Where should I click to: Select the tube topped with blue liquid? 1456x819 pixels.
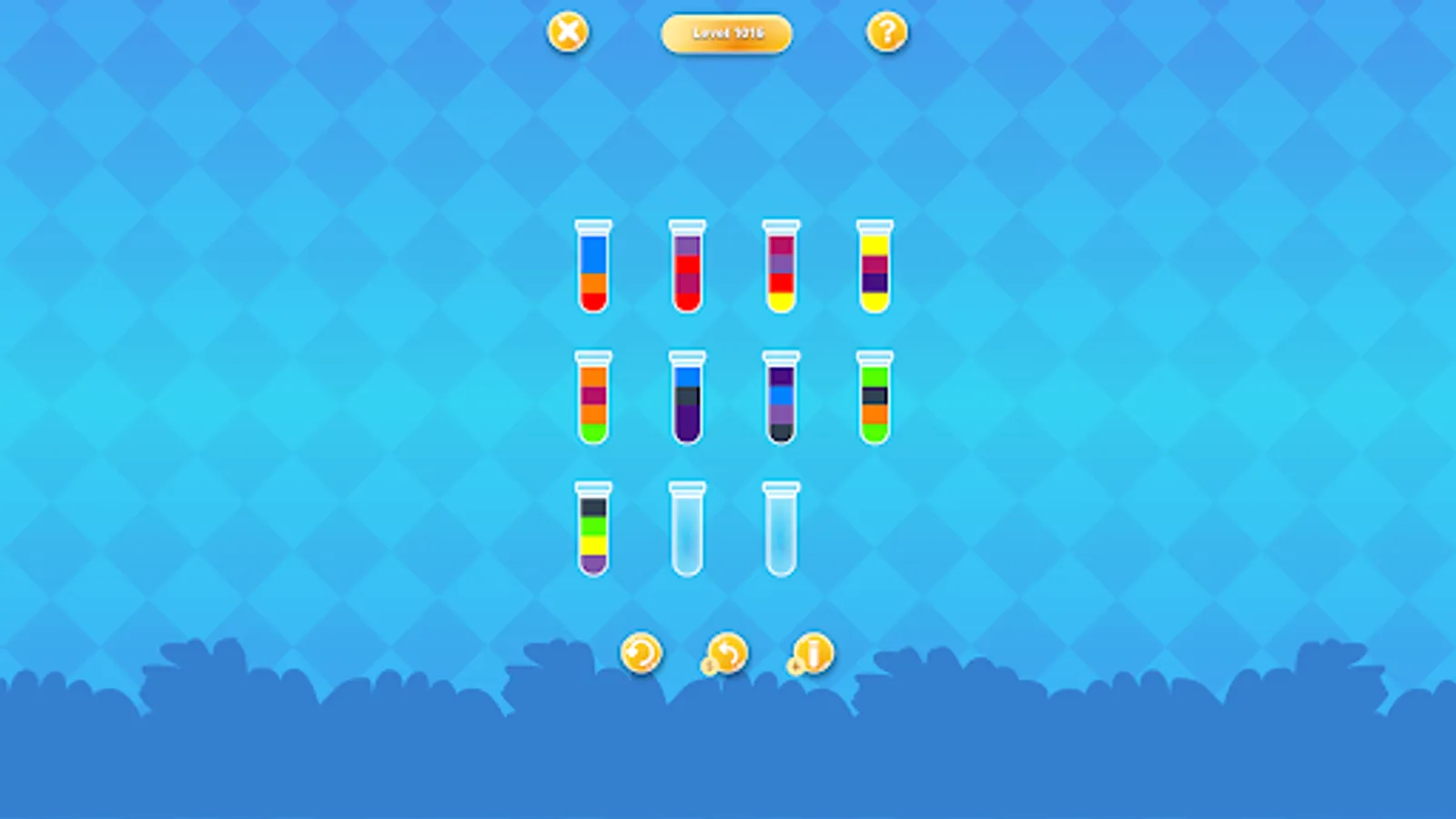(x=596, y=268)
